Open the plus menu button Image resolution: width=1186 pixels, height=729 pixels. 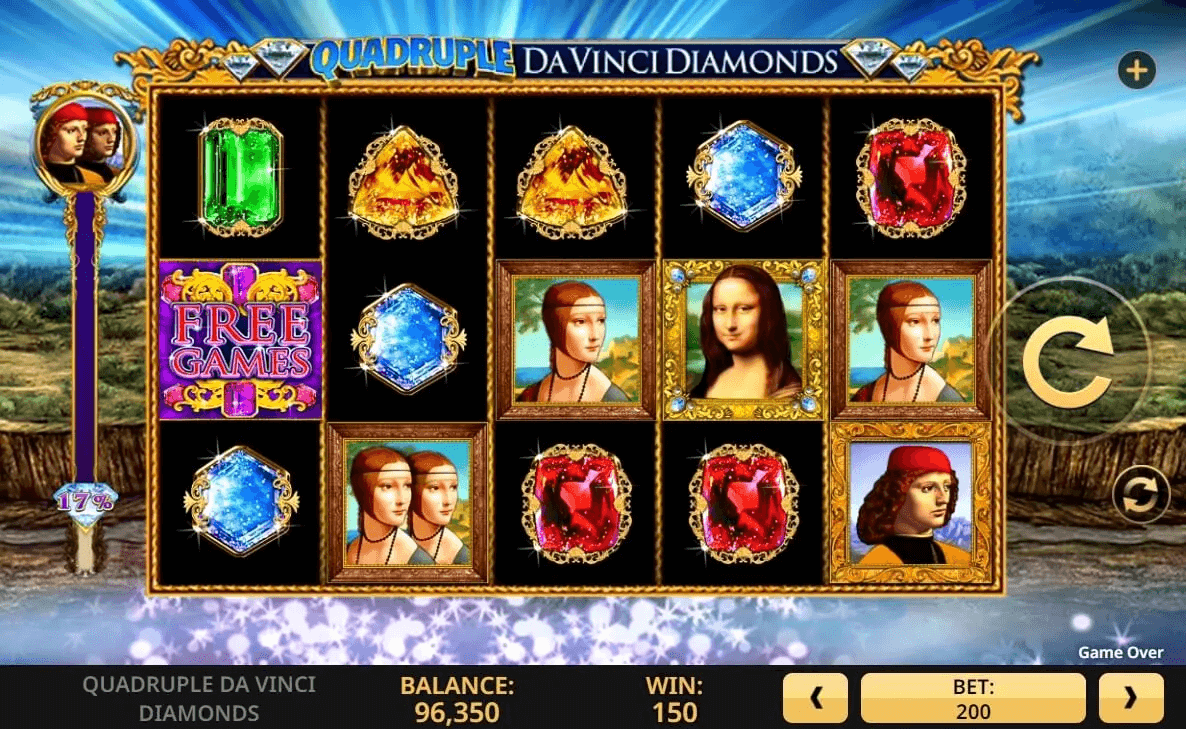(x=1137, y=71)
